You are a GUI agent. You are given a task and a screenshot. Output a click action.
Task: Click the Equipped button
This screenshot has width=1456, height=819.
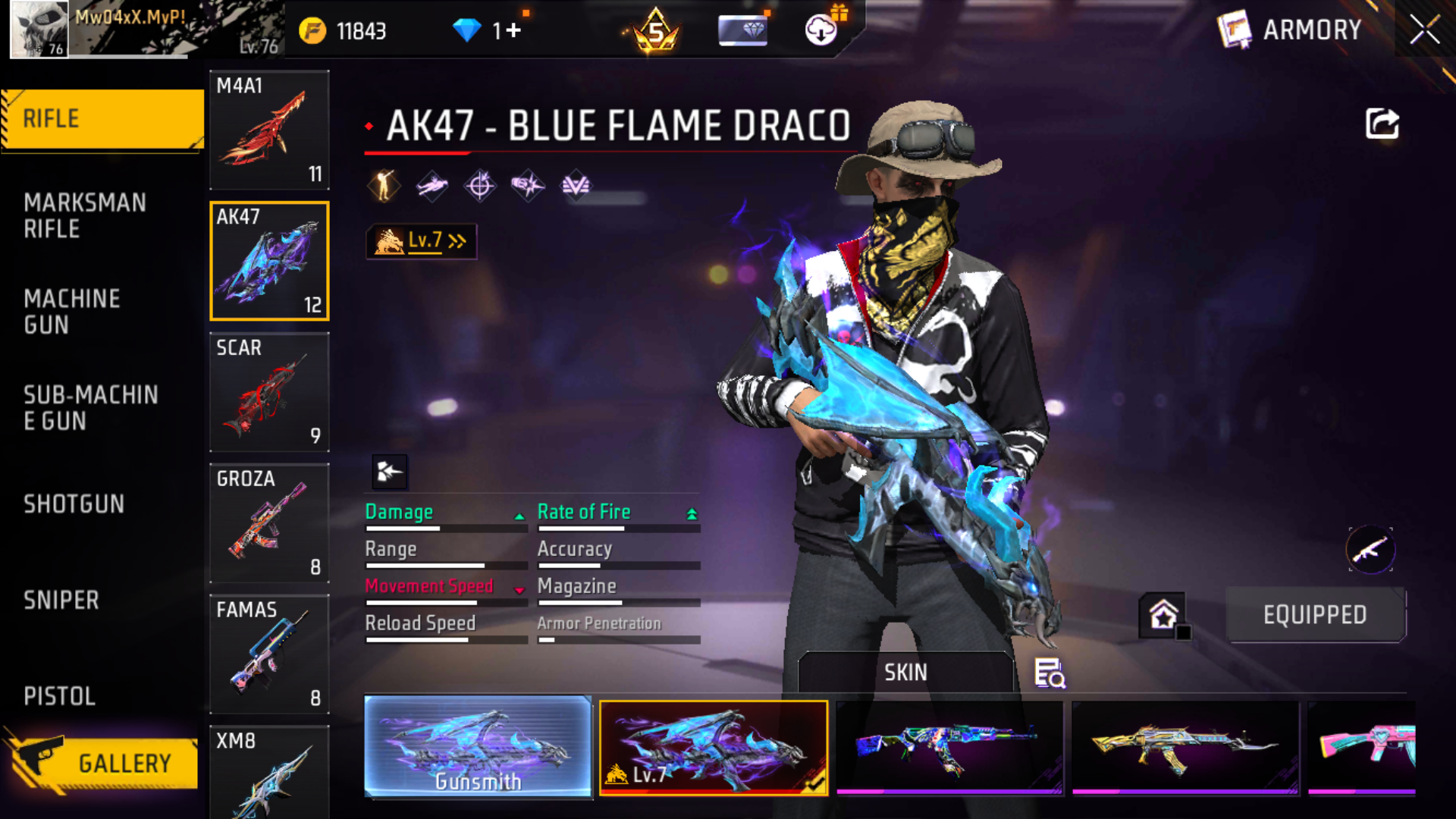[1315, 615]
